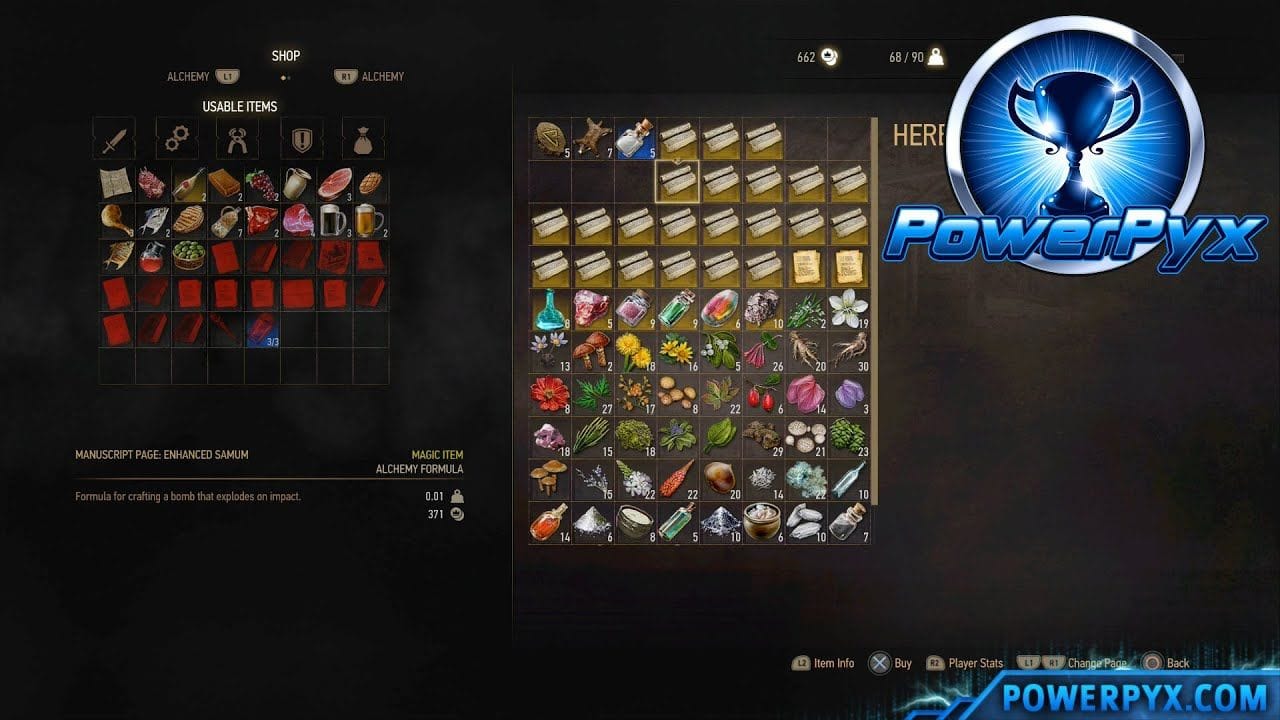1280x720 pixels.
Task: Choose the animal hide shop item
Action: 591,138
